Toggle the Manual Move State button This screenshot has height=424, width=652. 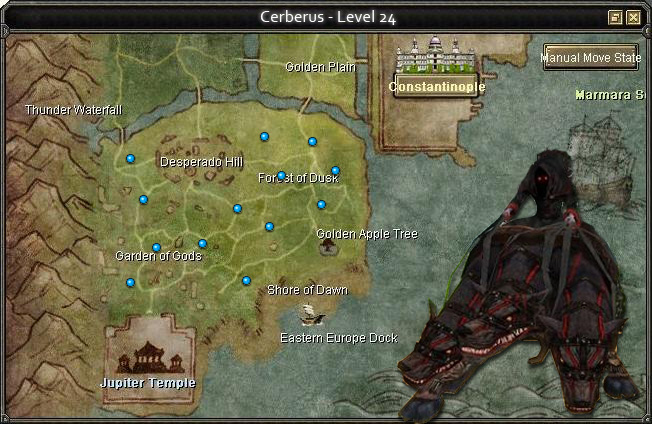pyautogui.click(x=591, y=58)
